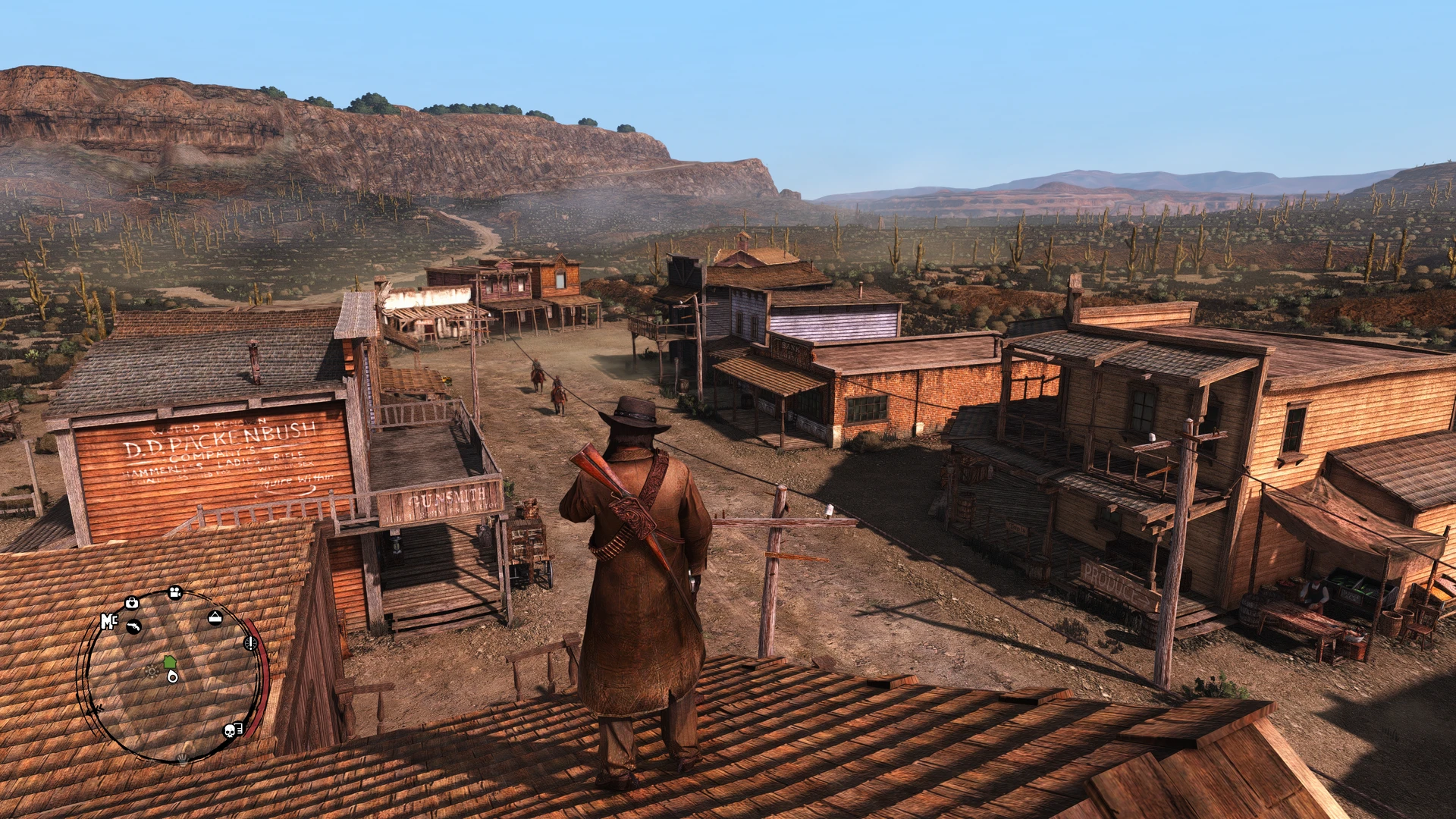Click the movie camera marker on the minimap
This screenshot has height=819, width=1456.
(175, 592)
